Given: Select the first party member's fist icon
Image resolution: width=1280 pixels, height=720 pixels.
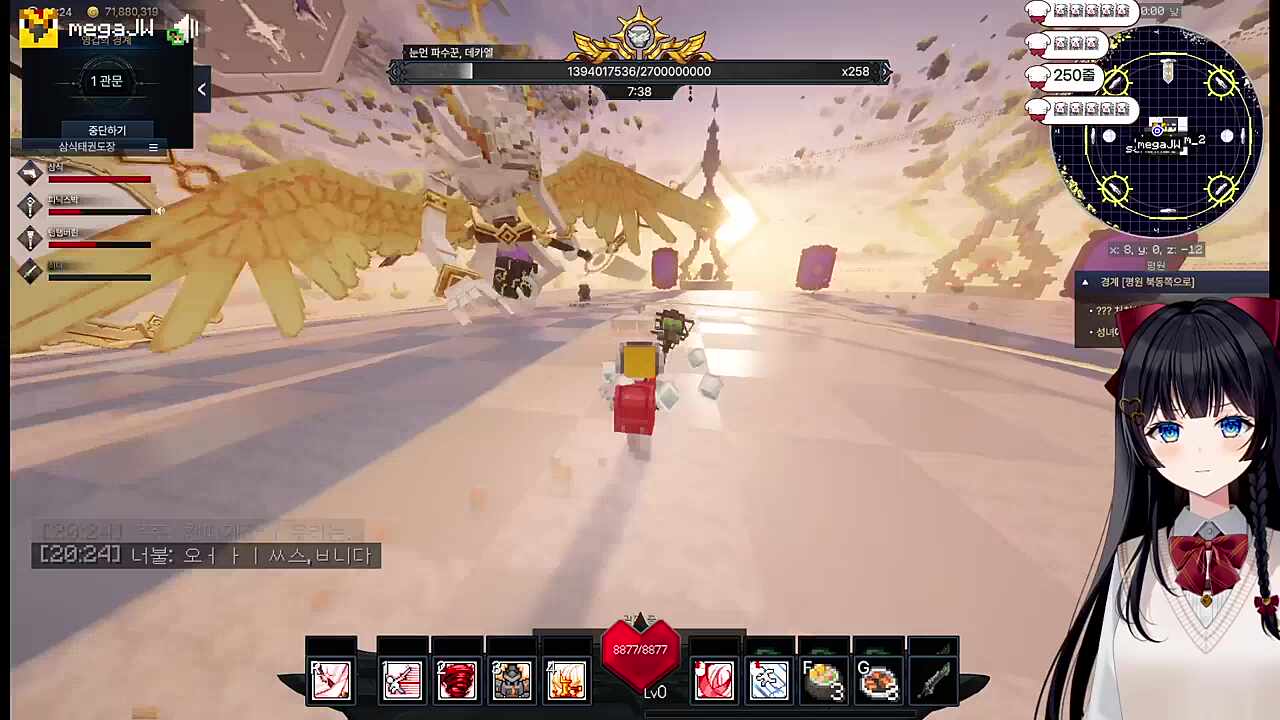Looking at the screenshot, I should (x=31, y=172).
